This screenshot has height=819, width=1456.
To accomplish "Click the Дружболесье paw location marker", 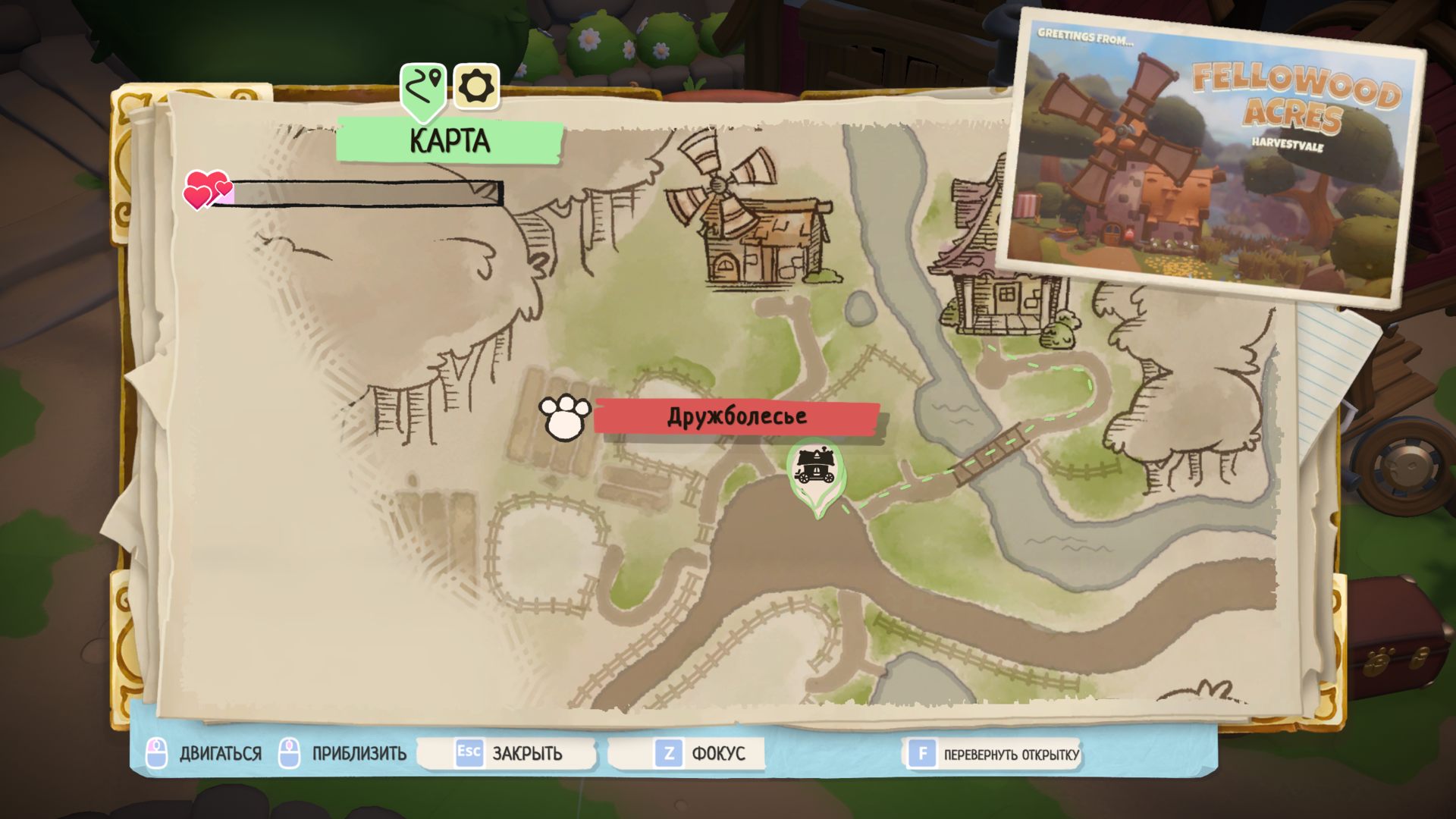I will 565,417.
